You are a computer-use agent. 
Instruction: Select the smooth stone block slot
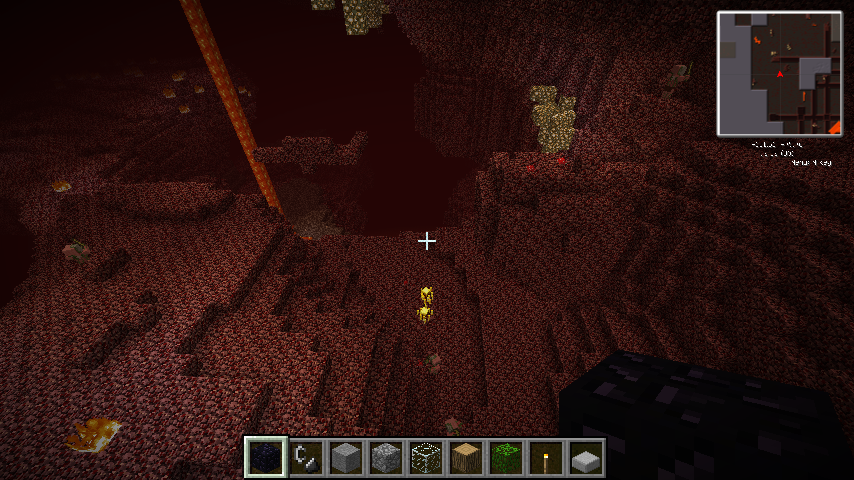coord(347,457)
